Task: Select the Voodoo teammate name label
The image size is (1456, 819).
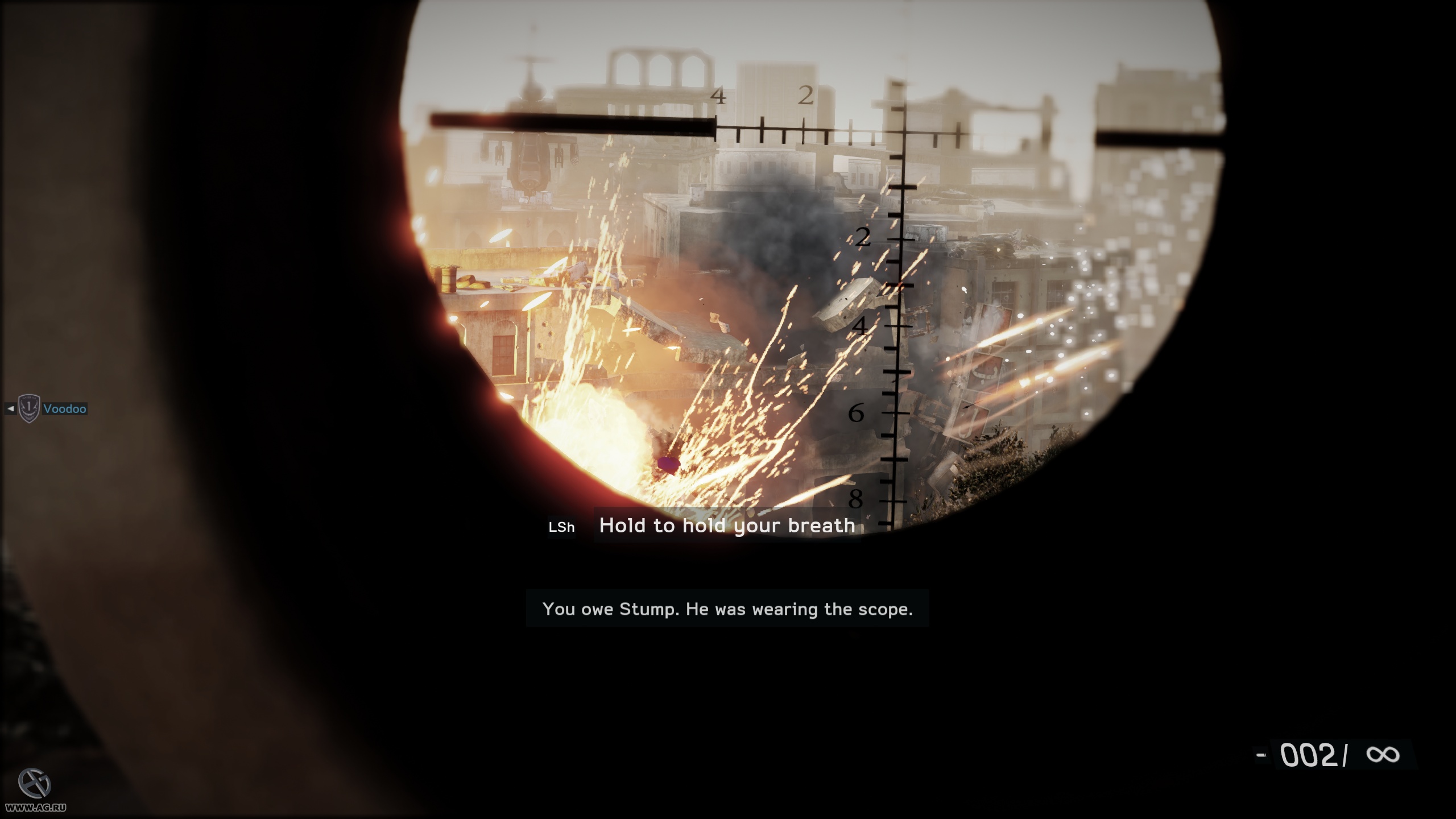Action: tap(64, 408)
